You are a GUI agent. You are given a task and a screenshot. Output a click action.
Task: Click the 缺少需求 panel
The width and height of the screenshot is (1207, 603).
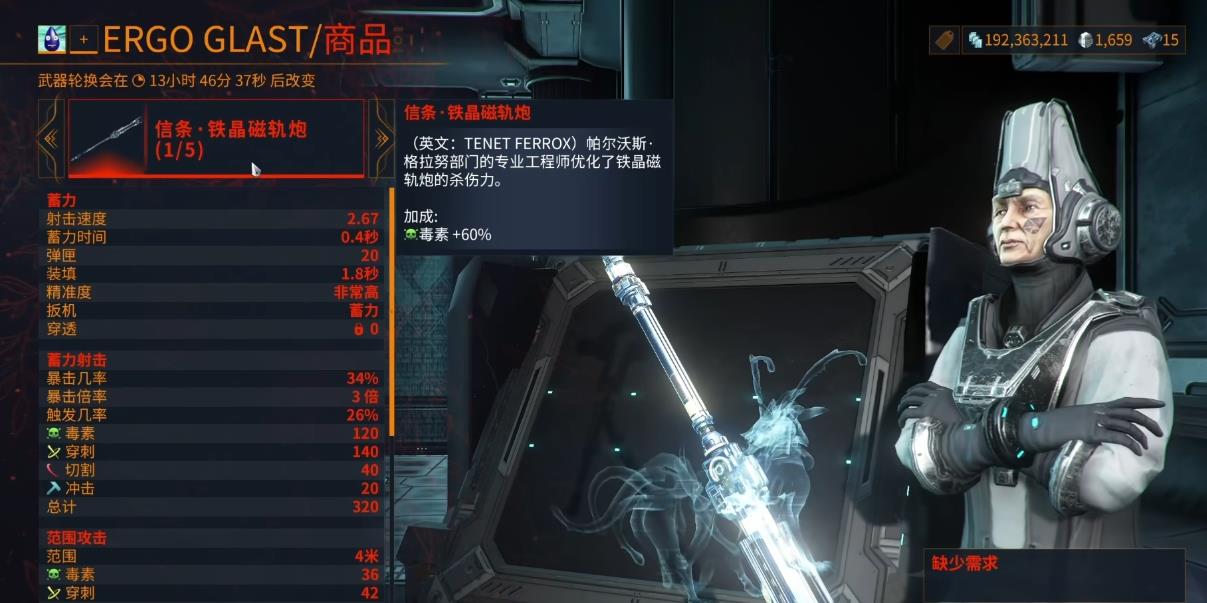coord(1053,573)
